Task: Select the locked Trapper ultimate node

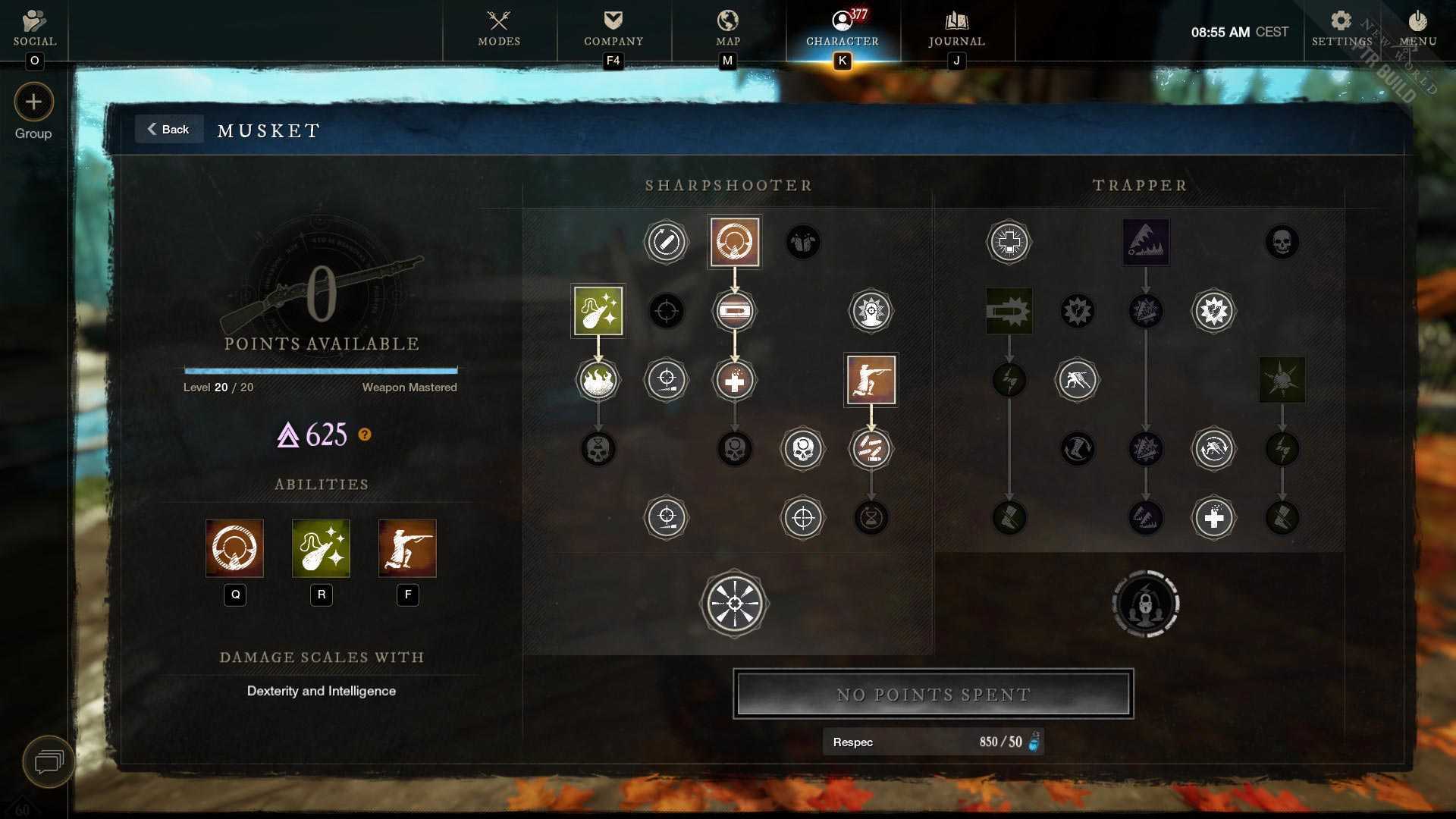Action: click(1145, 604)
